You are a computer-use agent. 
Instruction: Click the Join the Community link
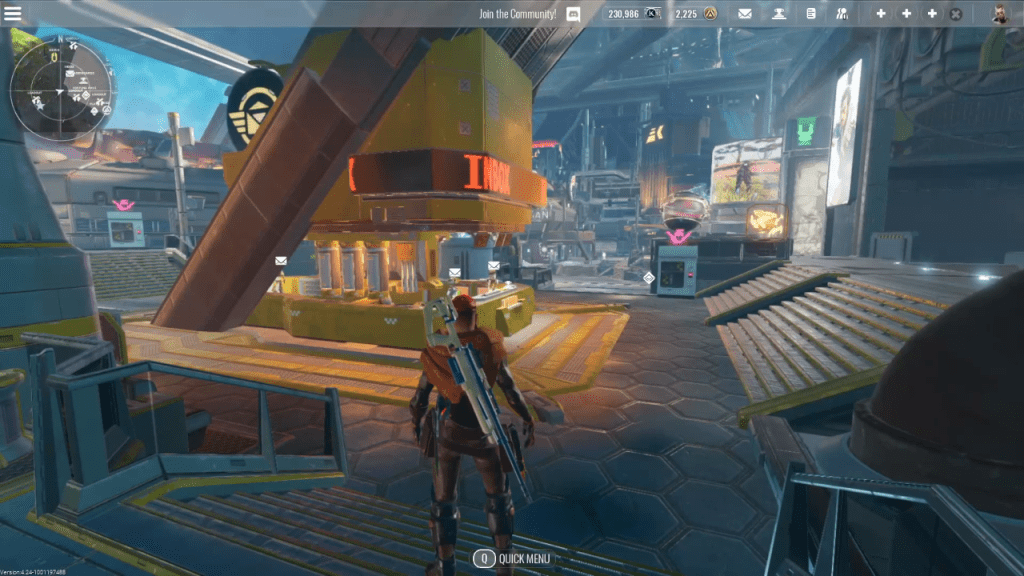pyautogui.click(x=517, y=14)
